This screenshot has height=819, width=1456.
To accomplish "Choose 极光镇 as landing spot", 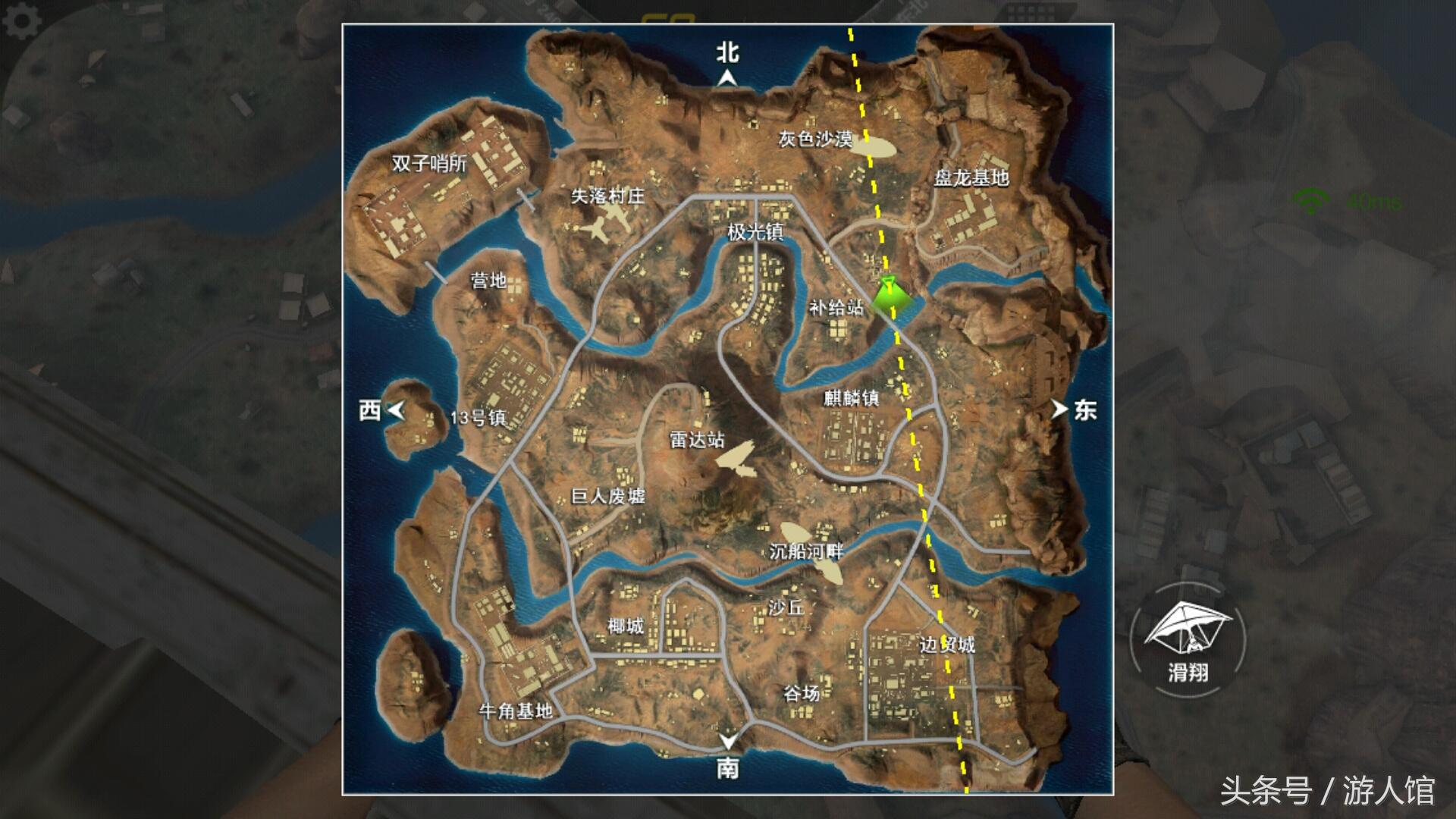I will pyautogui.click(x=755, y=232).
